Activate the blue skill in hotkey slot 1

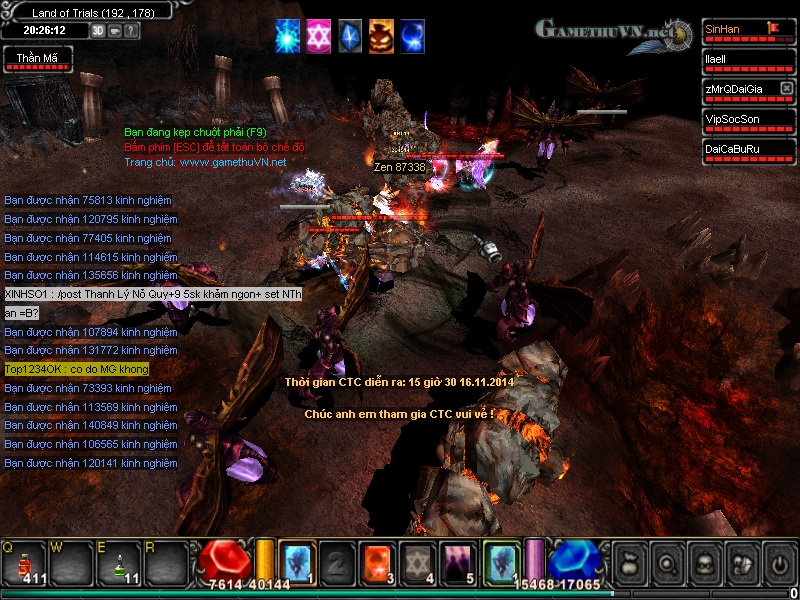(x=296, y=560)
